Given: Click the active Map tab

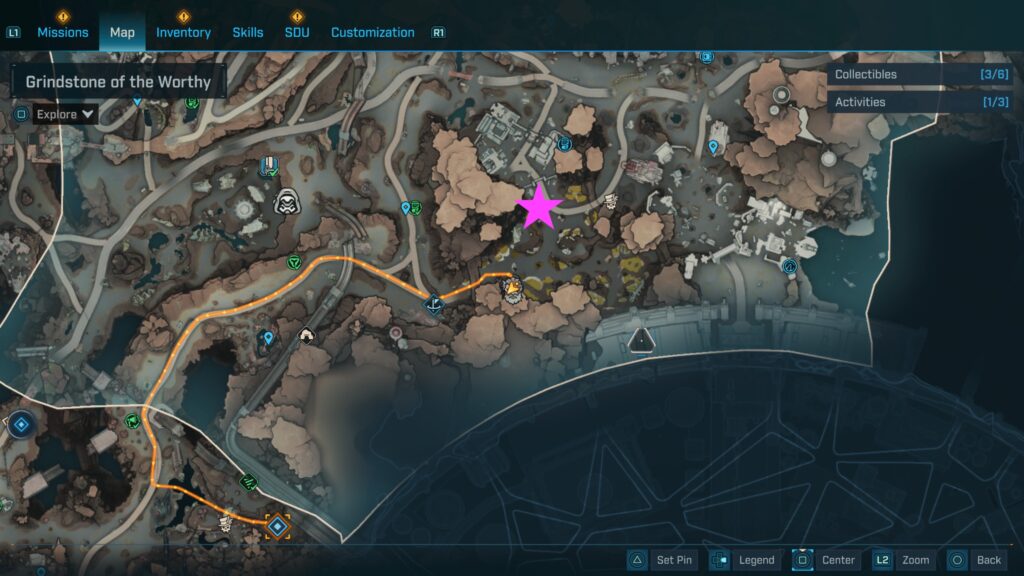Looking at the screenshot, I should [122, 32].
